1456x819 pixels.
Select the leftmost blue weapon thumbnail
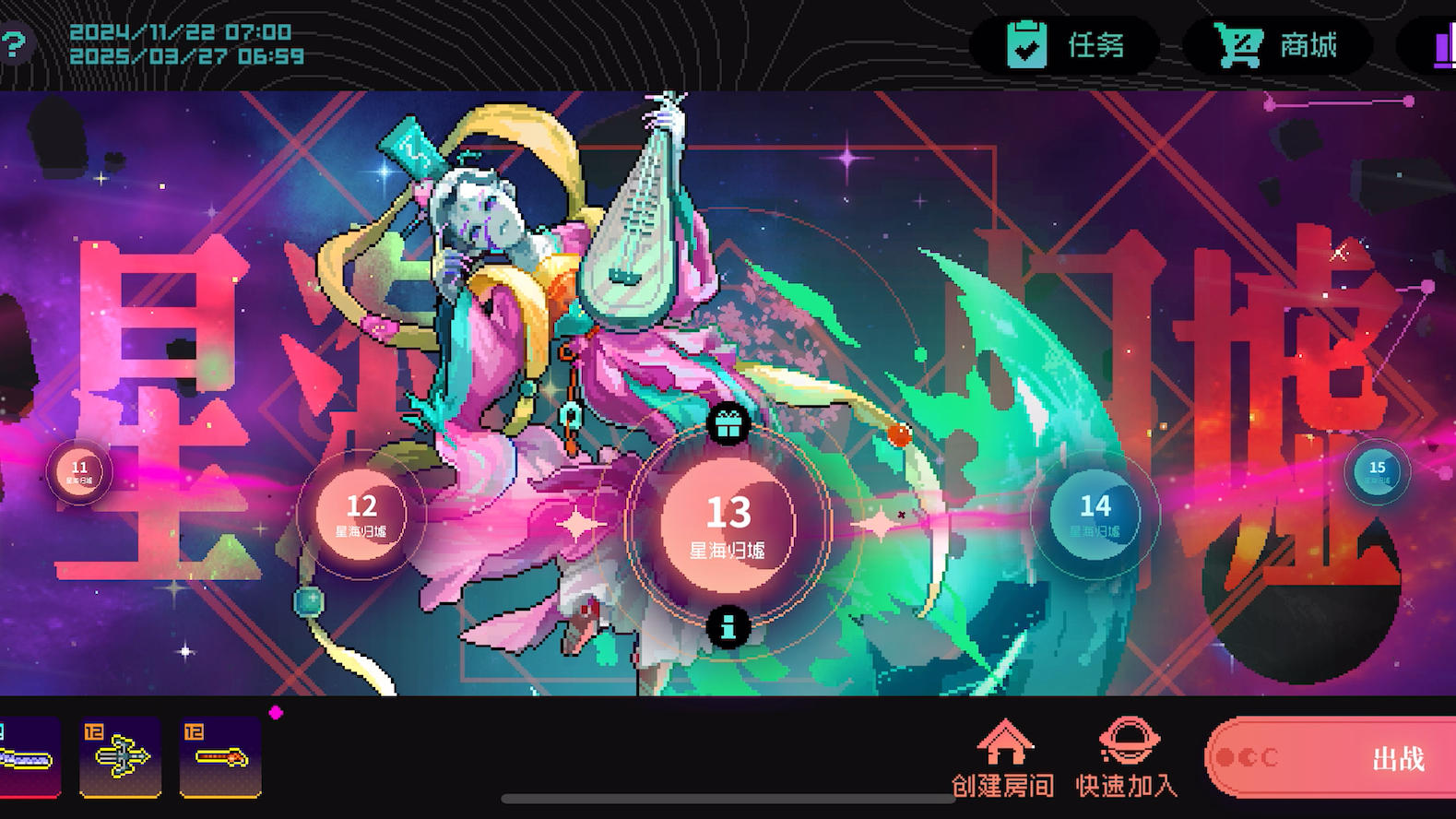(x=26, y=757)
